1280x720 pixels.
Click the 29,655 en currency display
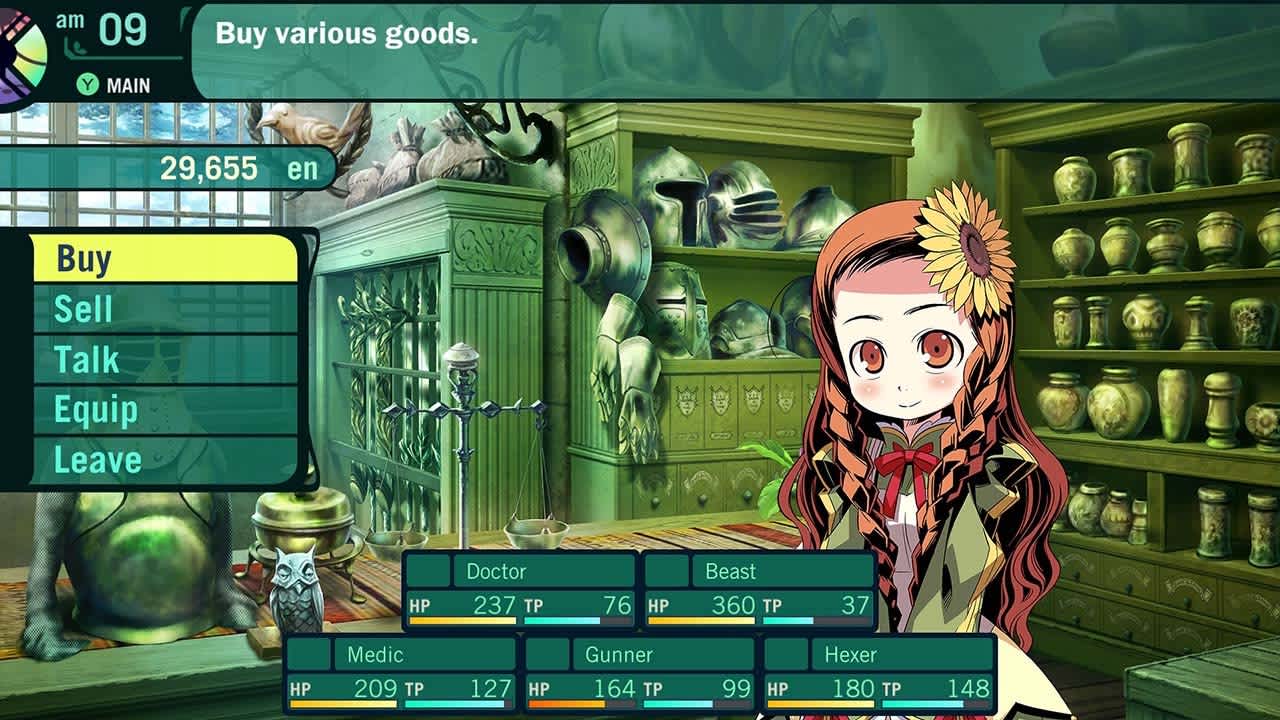[235, 166]
